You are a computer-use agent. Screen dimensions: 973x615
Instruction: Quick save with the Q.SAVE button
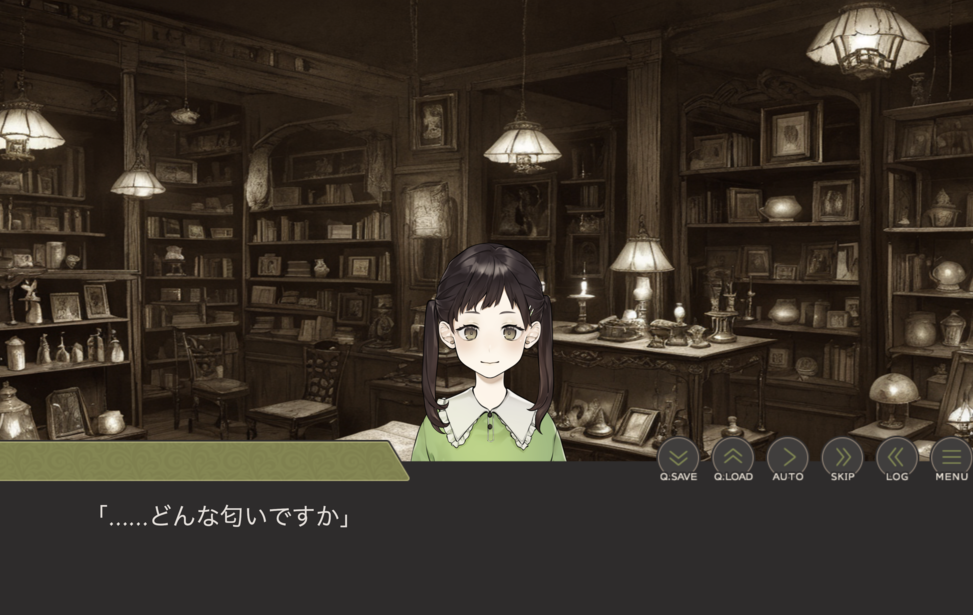678,458
